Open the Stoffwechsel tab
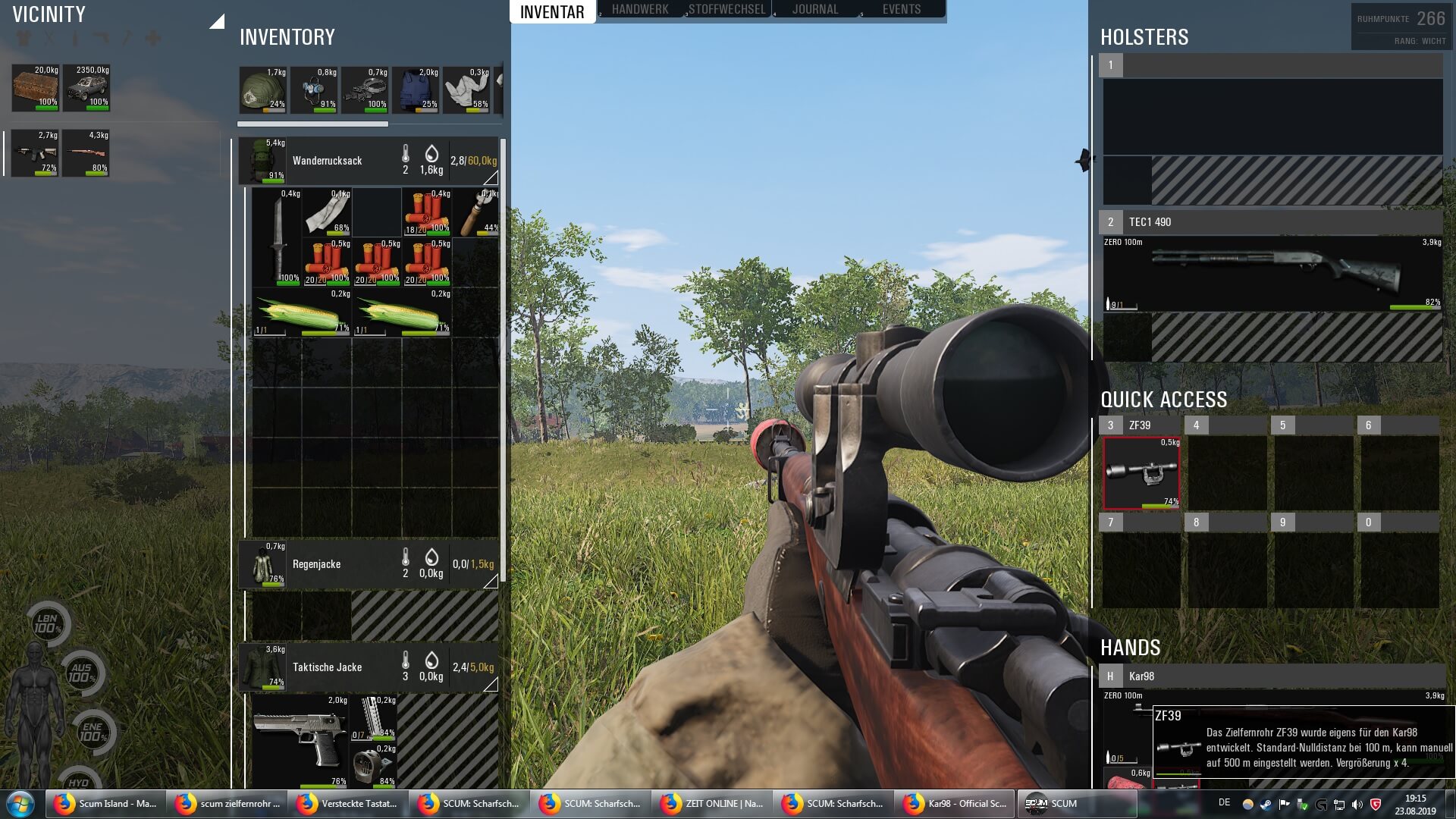The height and width of the screenshot is (819, 1456). click(726, 10)
